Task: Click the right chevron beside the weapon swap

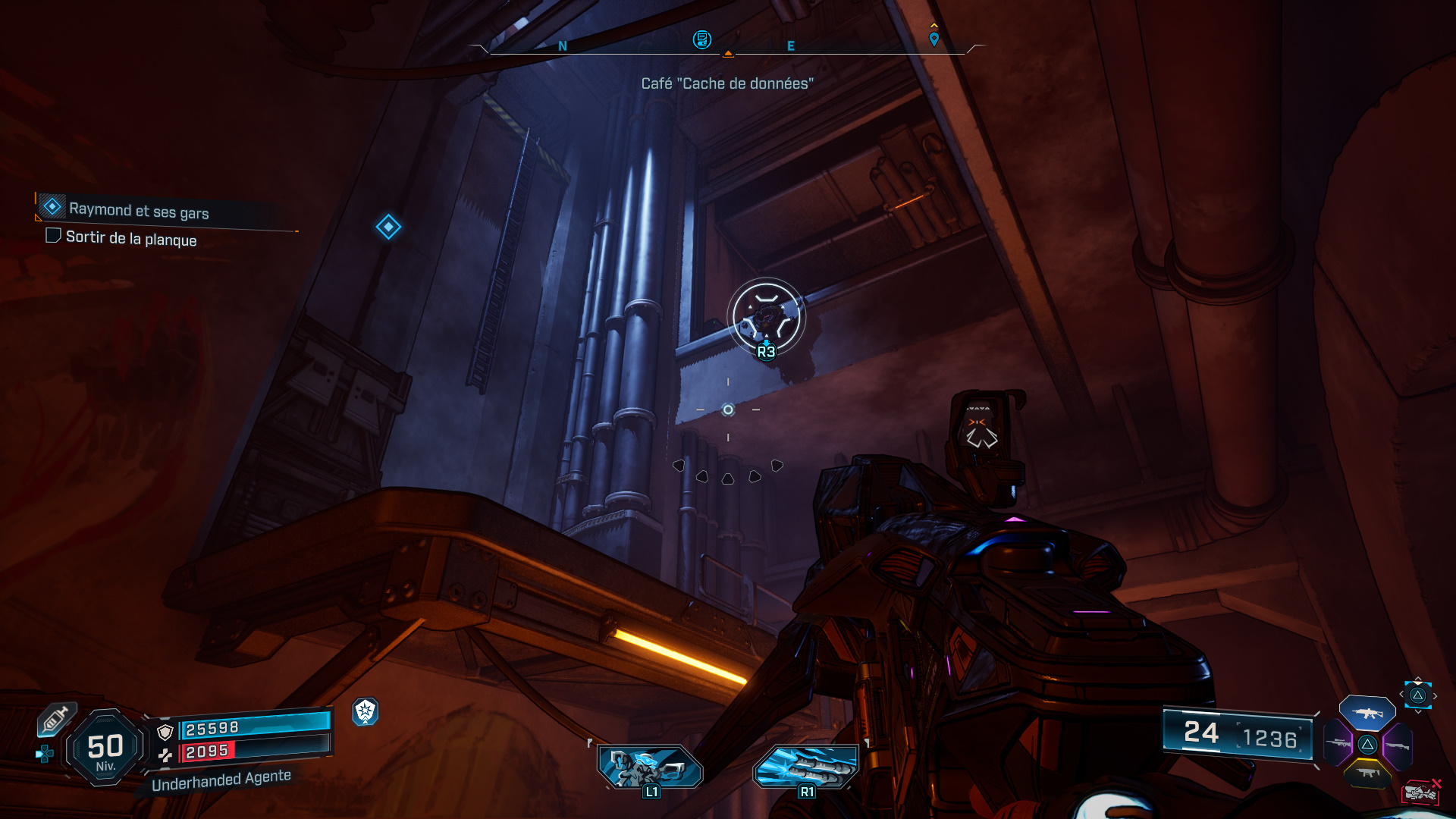Action: 1435,695
